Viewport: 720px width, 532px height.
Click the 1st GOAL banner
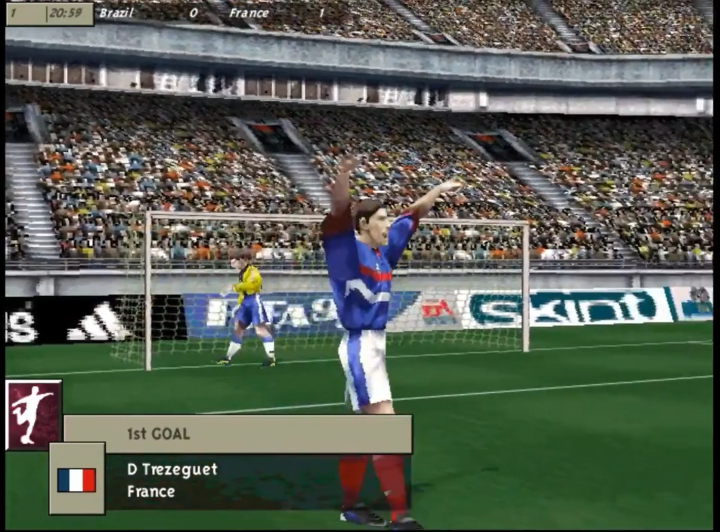[x=238, y=434]
